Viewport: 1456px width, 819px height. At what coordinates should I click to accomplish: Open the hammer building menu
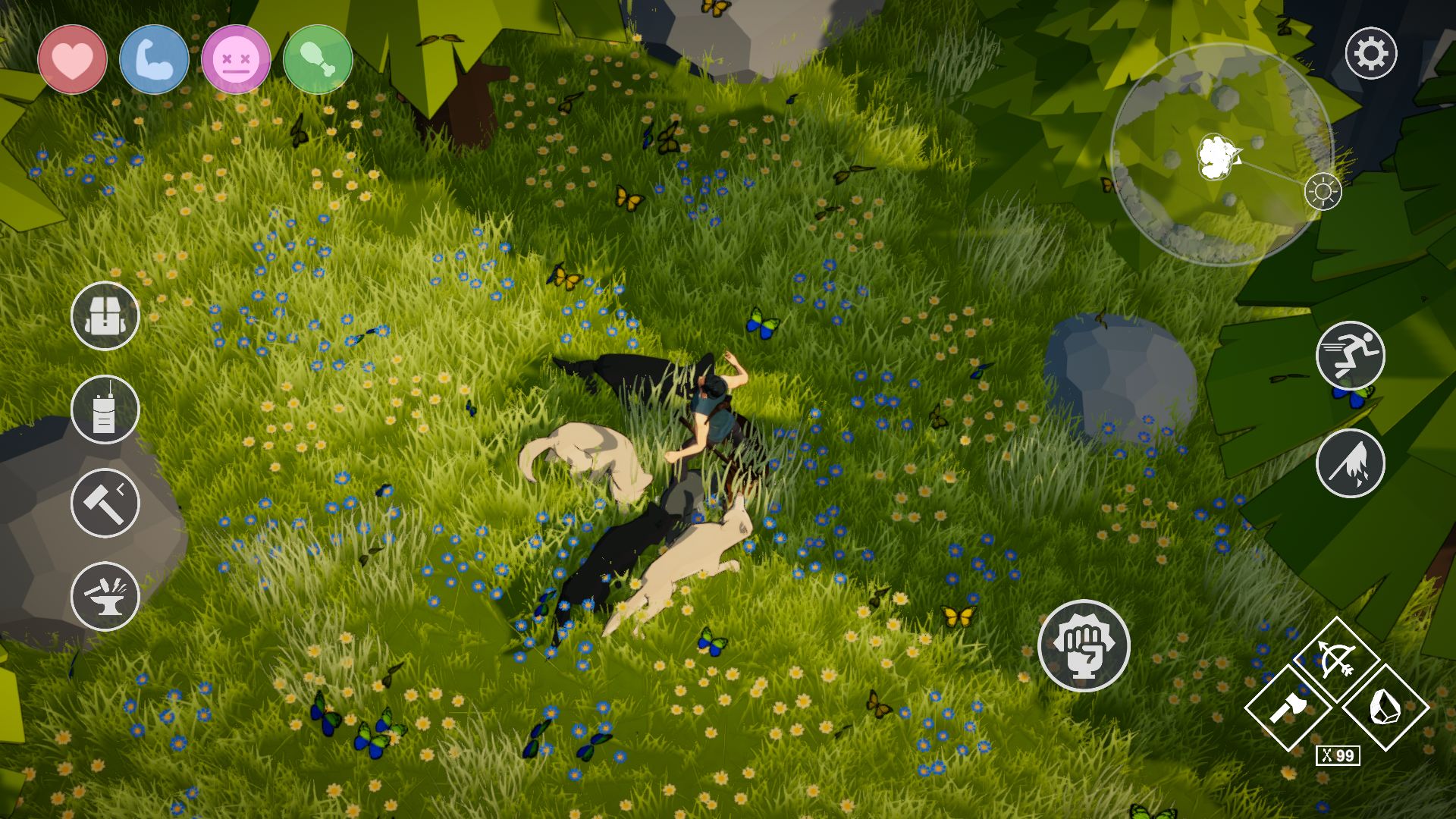click(x=105, y=503)
